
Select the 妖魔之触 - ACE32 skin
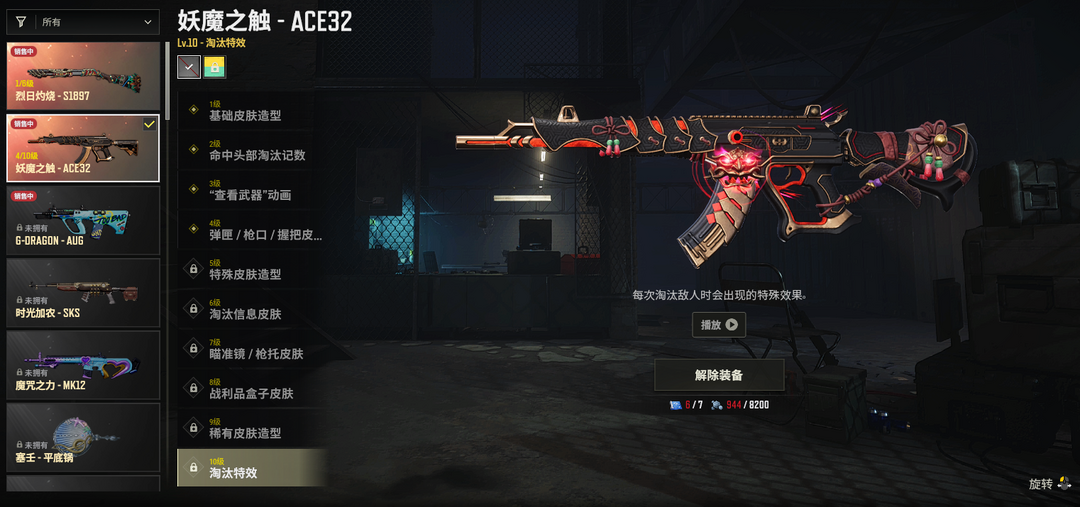[x=83, y=148]
